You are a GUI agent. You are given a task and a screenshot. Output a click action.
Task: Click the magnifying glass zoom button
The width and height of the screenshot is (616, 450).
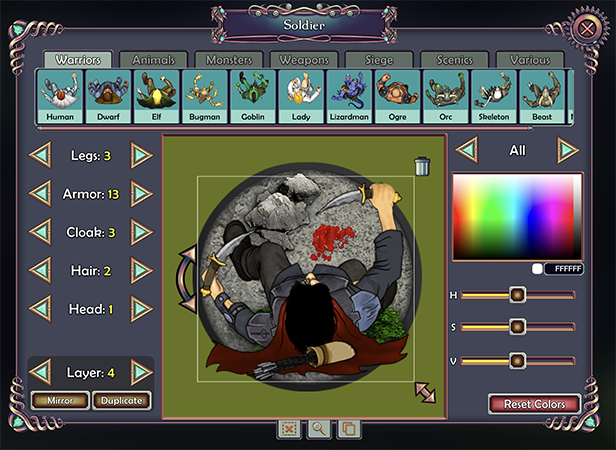(x=318, y=428)
